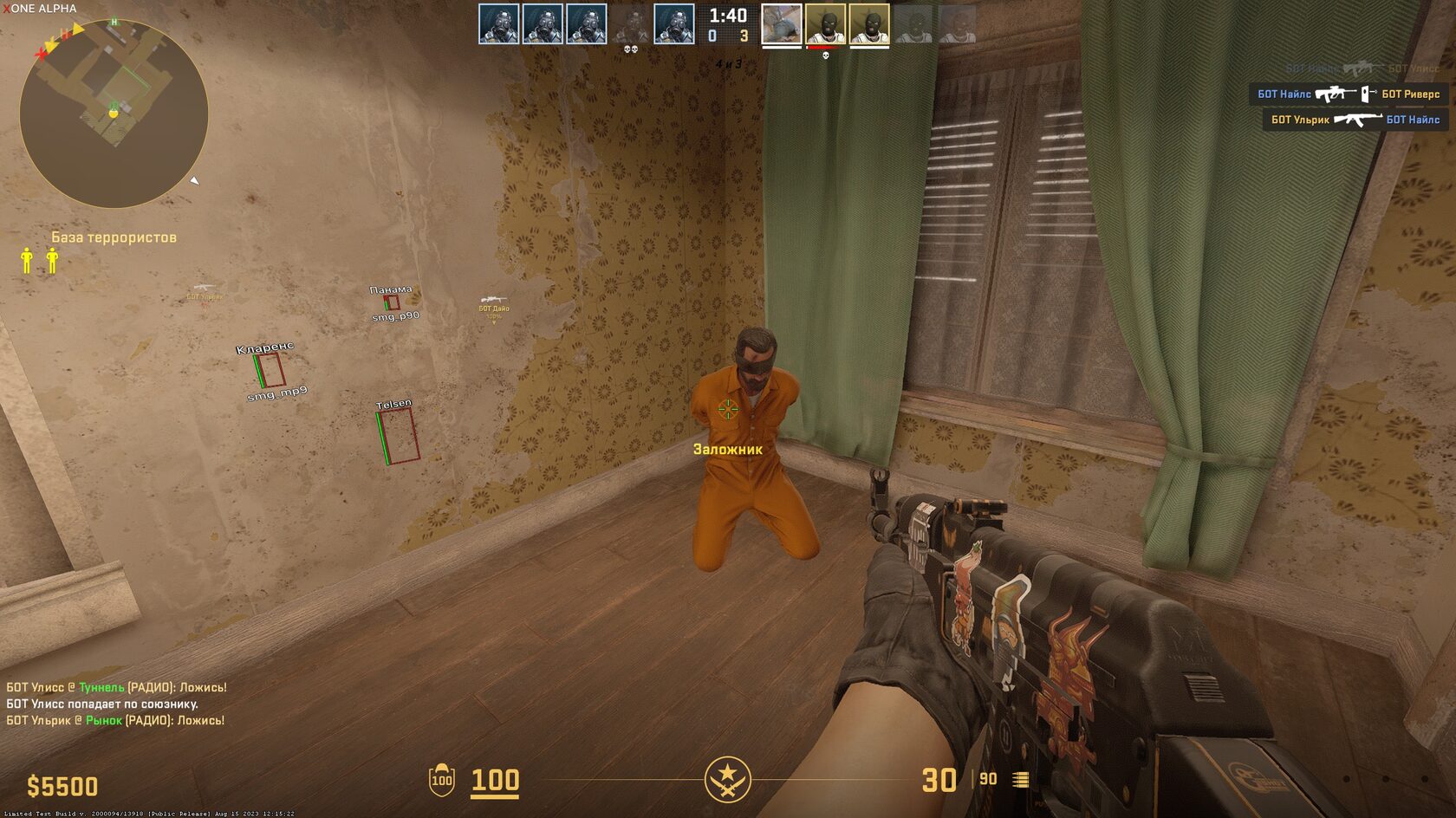Click the kill feed entry for БОТ Риверс
1456x818 pixels.
tap(1348, 94)
